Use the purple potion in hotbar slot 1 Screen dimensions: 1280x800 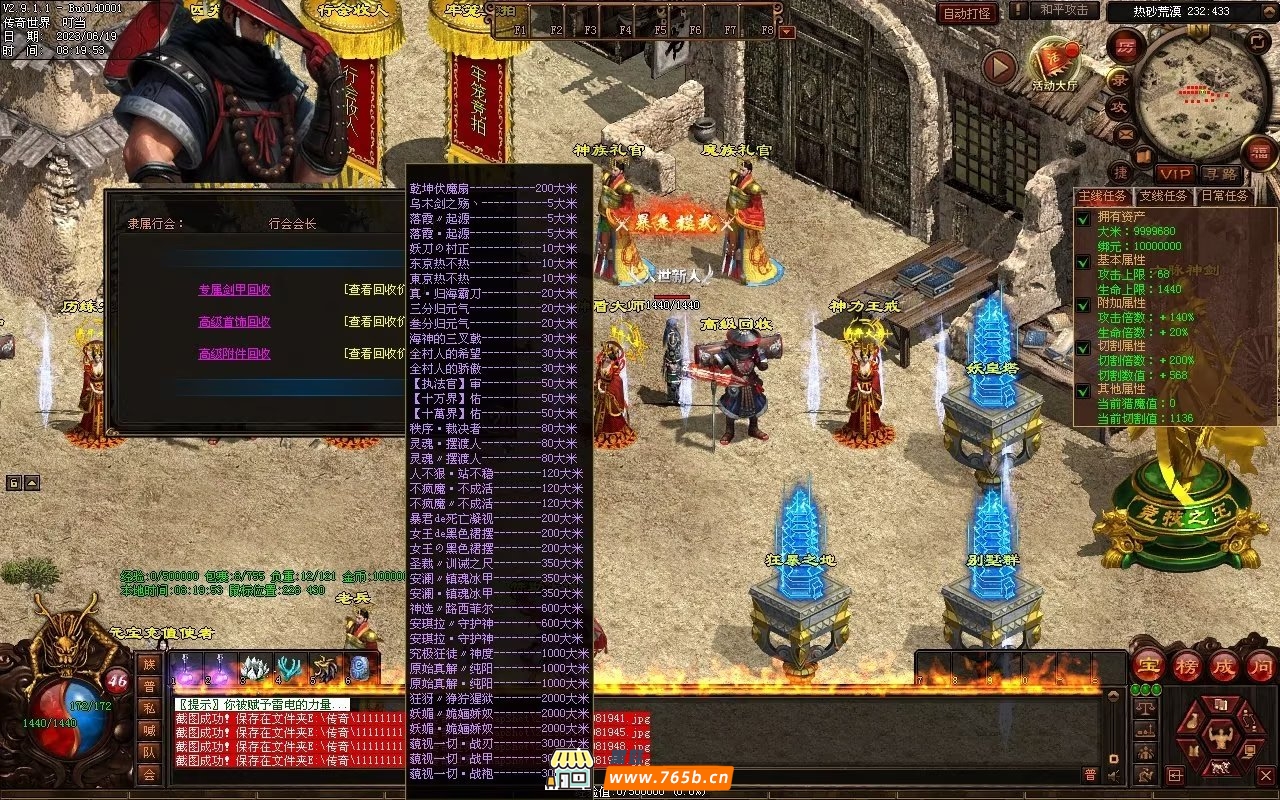(x=186, y=668)
